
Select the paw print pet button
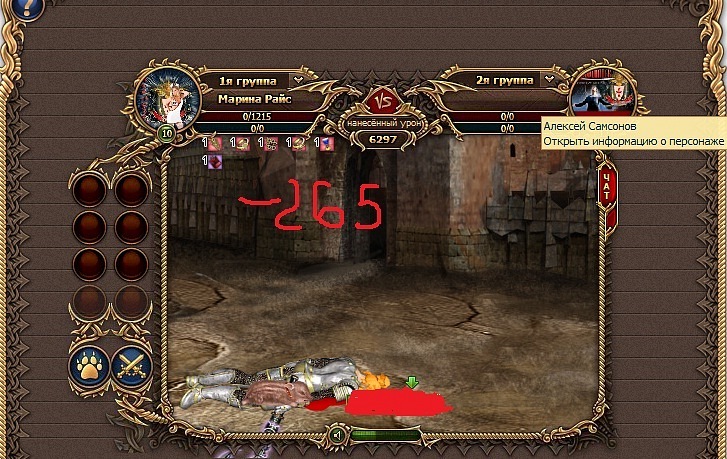pyautogui.click(x=89, y=366)
